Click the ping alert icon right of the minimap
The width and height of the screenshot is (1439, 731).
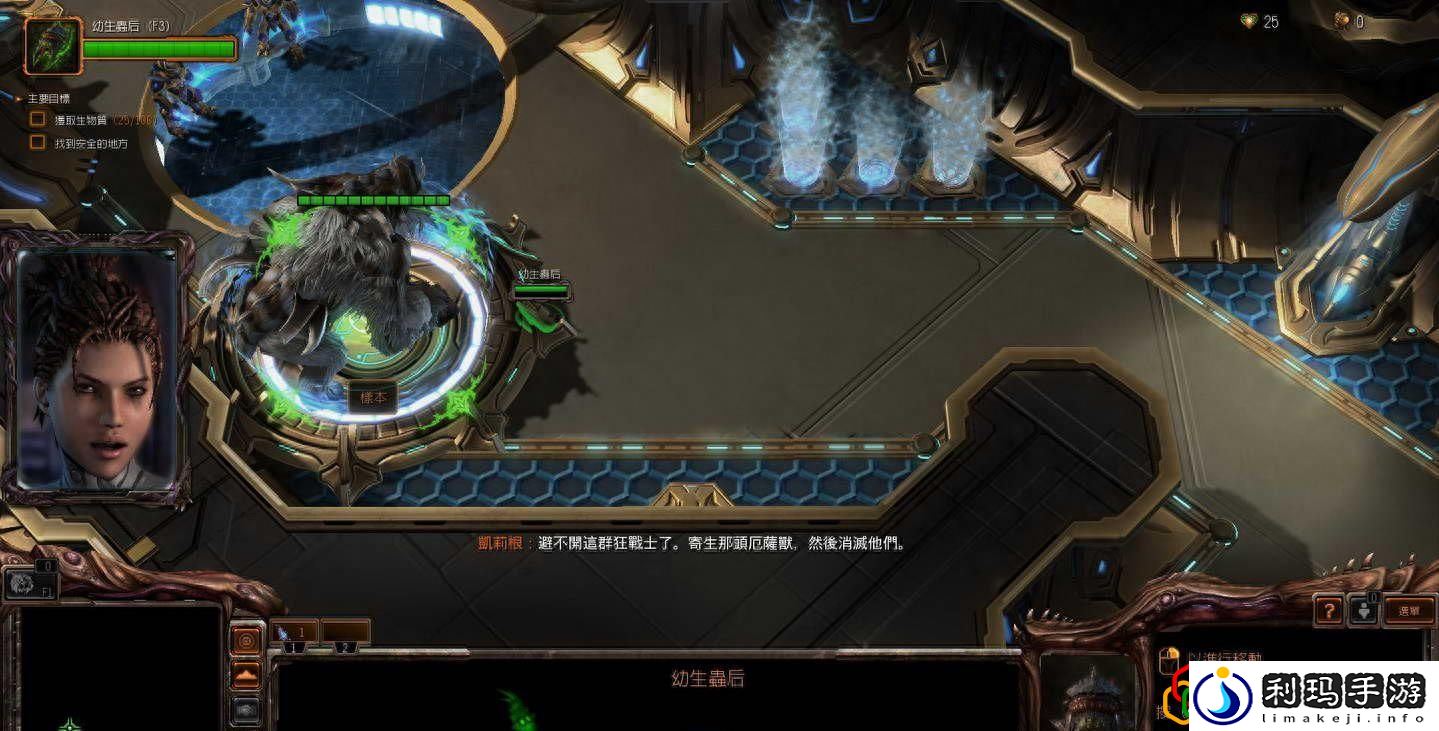point(245,640)
